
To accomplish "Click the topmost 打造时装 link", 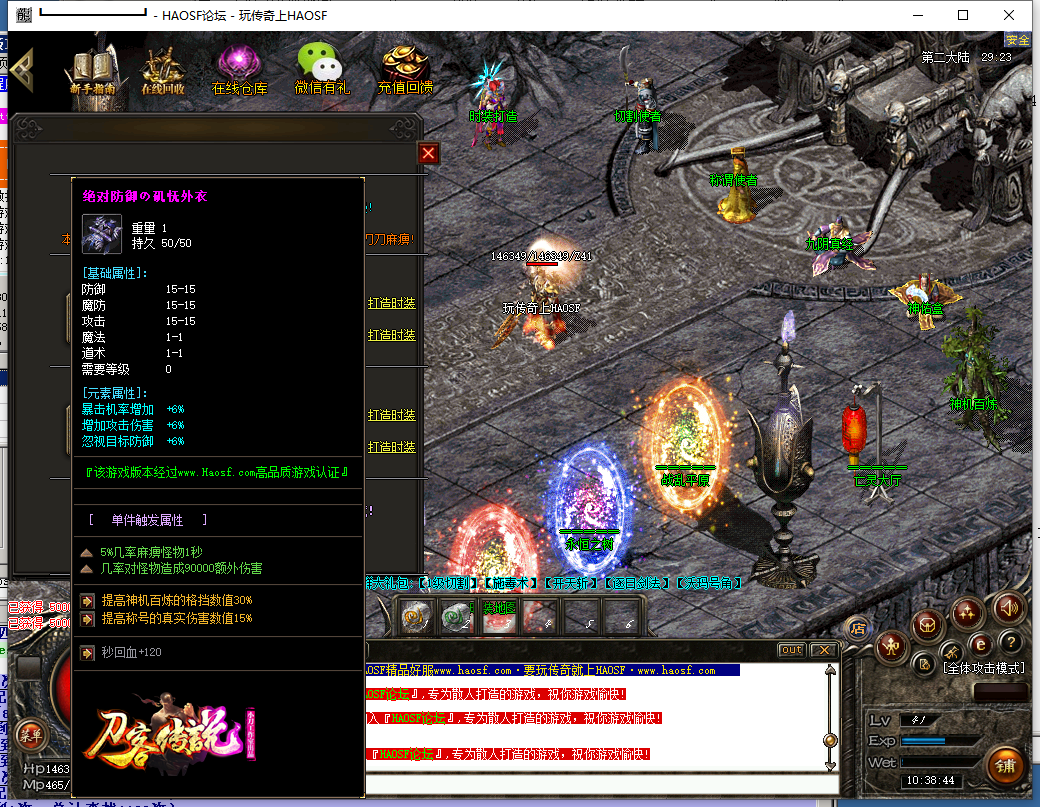I will coord(391,303).
